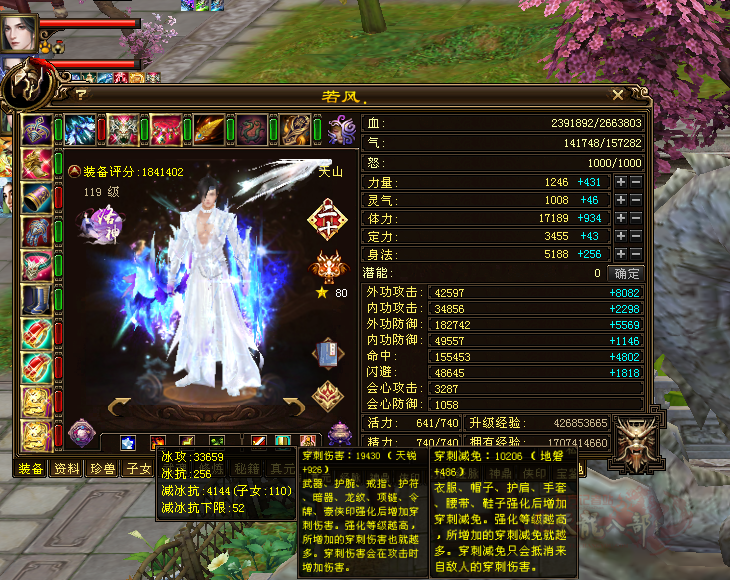The image size is (730, 580).
Task: Select the boots equipment slot
Action: 37,301
